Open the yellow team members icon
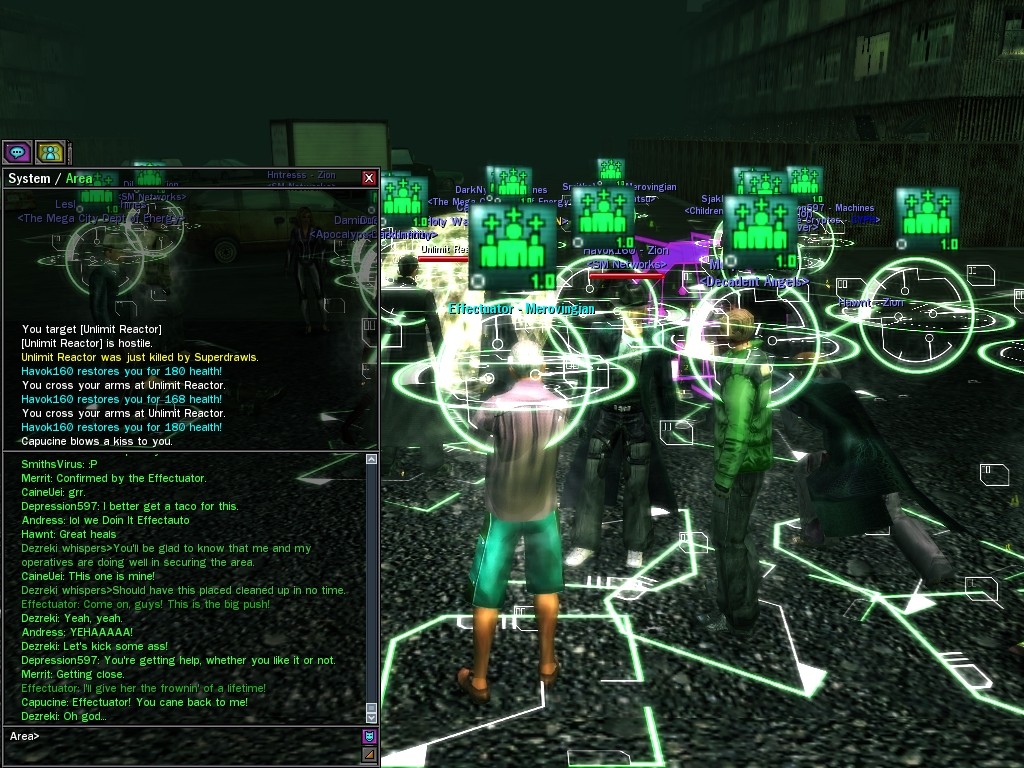 [x=49, y=152]
